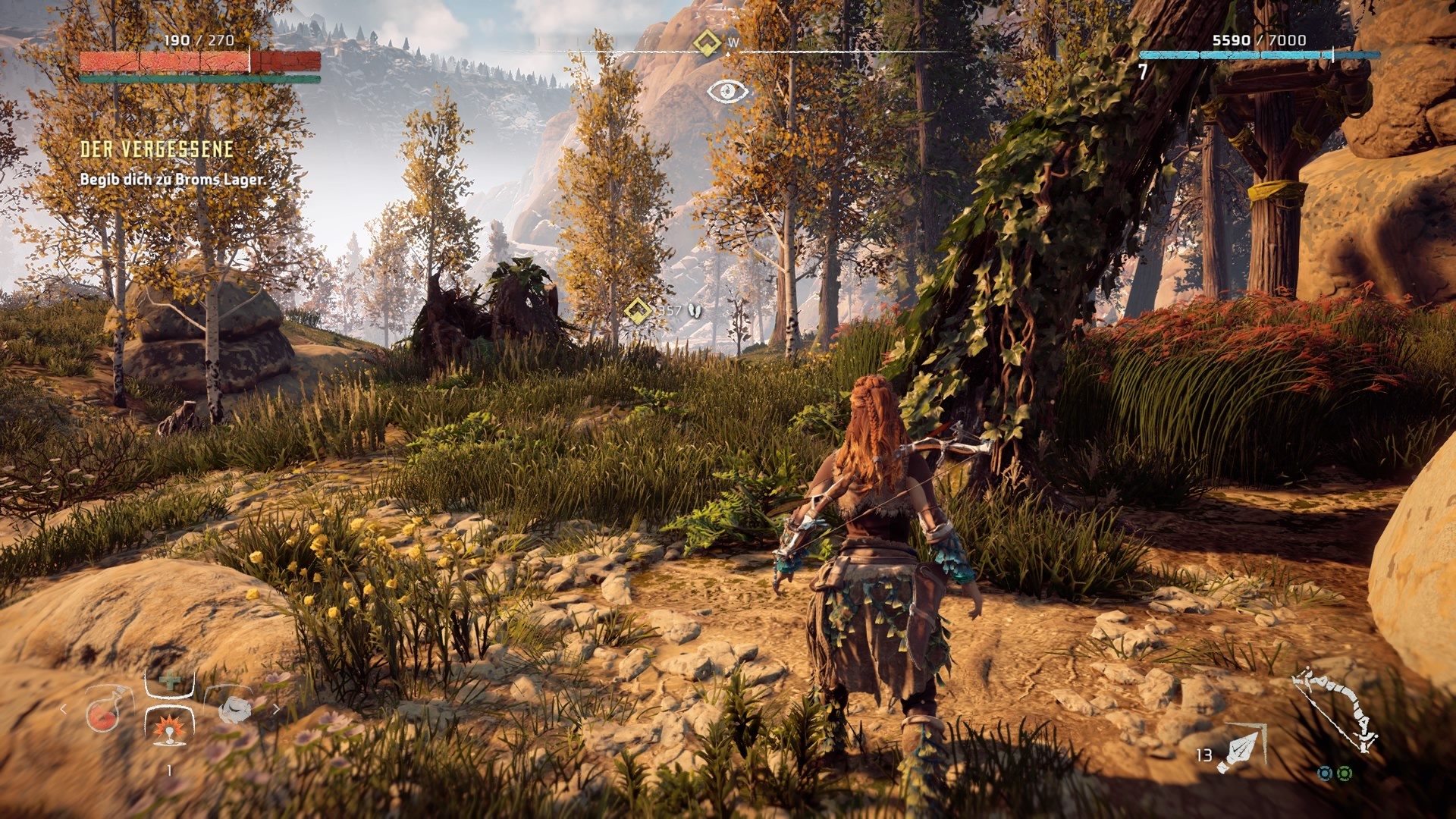Click the green weapon modification coil

(x=1345, y=773)
